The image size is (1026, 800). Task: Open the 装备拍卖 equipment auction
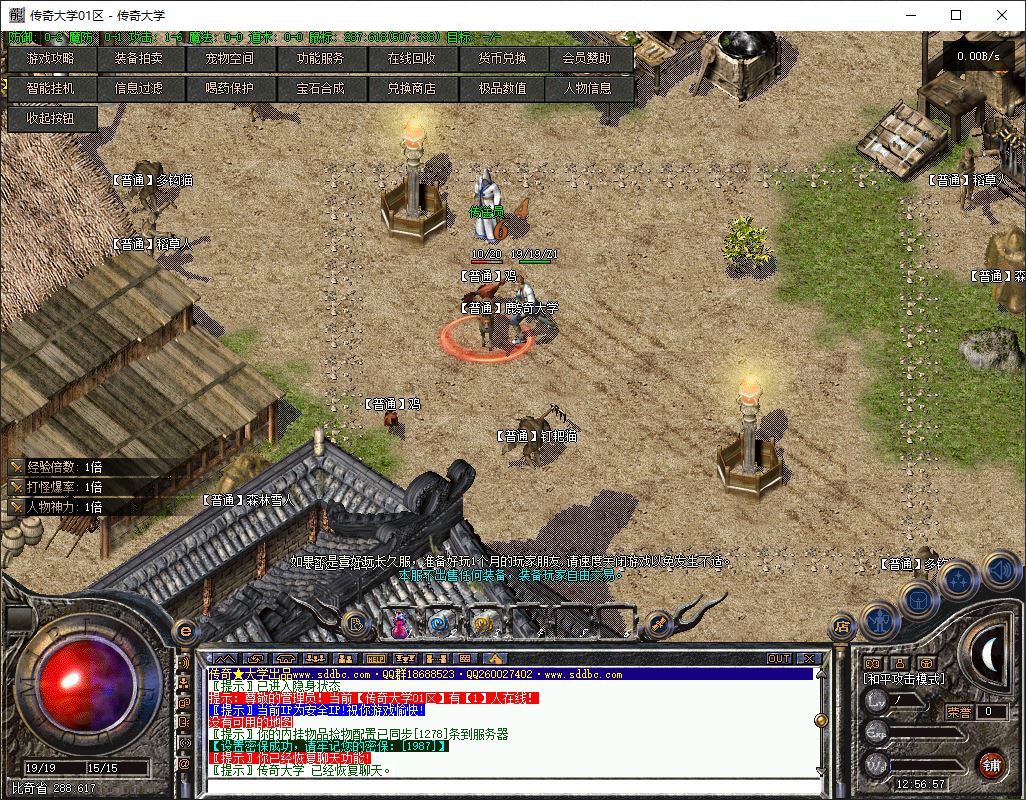(x=139, y=58)
